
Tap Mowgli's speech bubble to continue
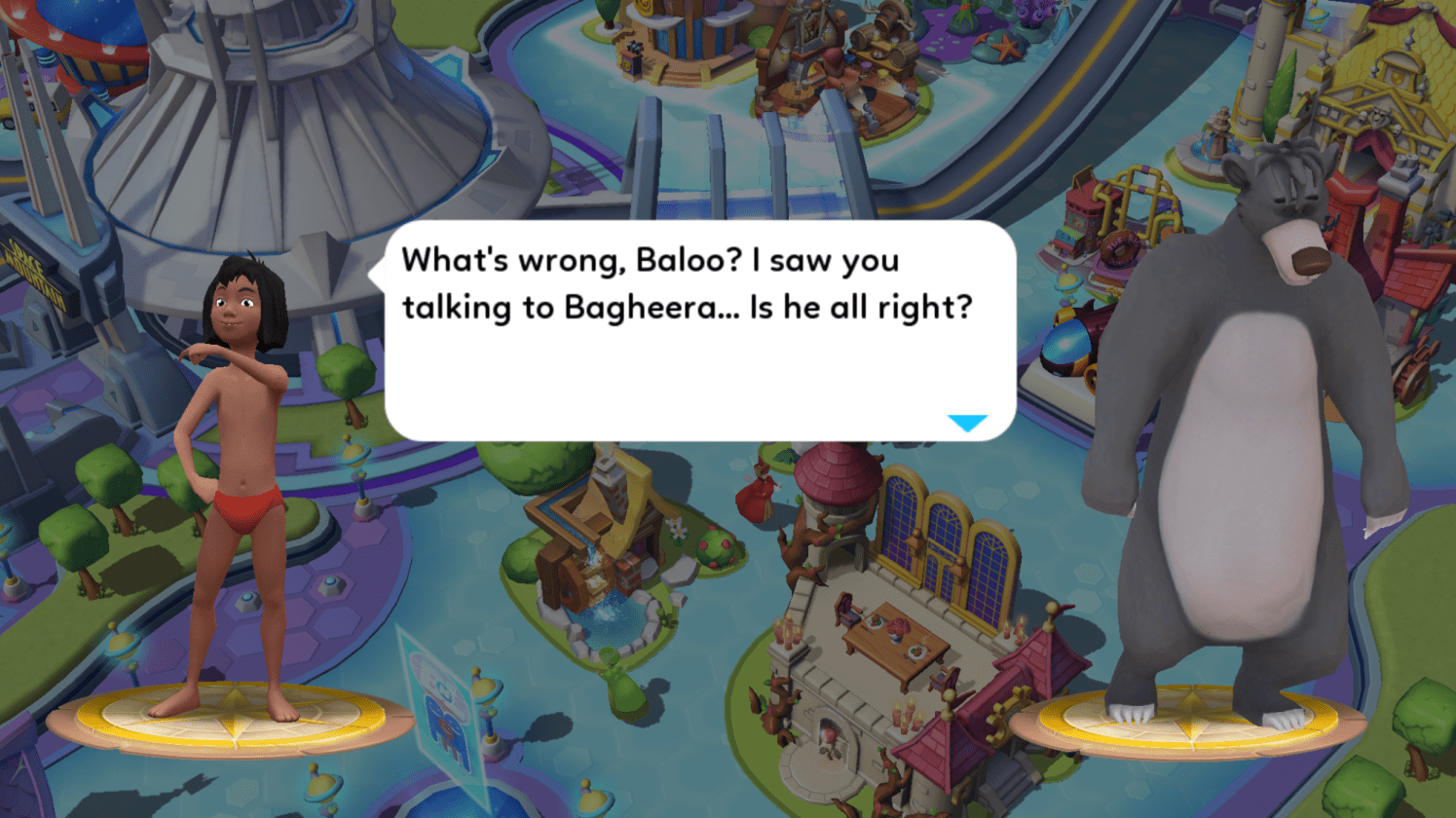(x=699, y=331)
